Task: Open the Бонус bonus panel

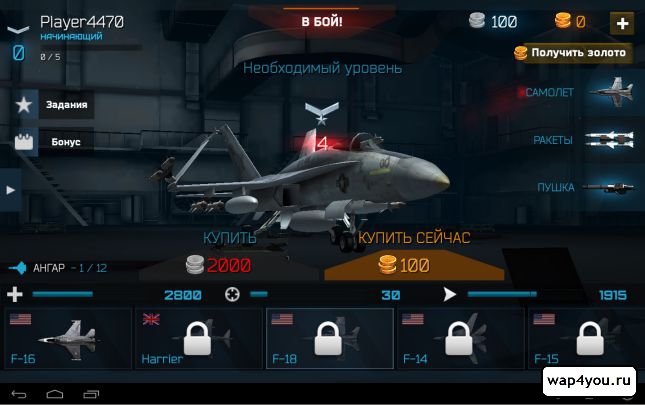Action: (x=56, y=142)
